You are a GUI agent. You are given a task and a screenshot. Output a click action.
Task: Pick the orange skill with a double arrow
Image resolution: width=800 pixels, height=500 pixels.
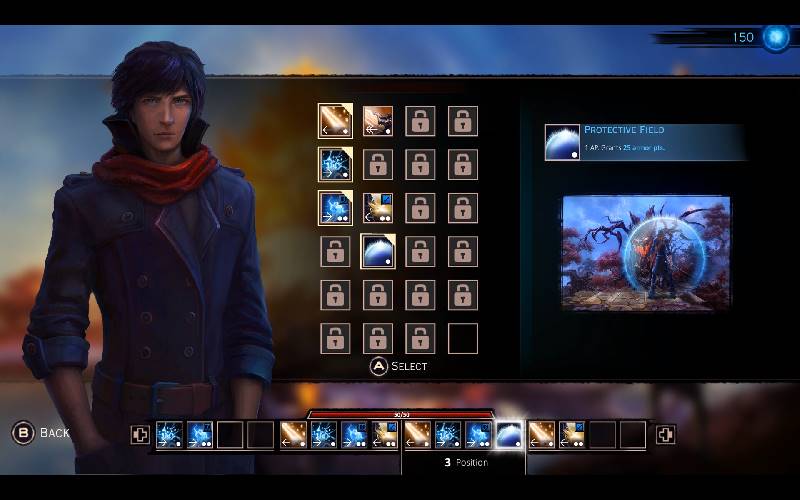pos(378,121)
